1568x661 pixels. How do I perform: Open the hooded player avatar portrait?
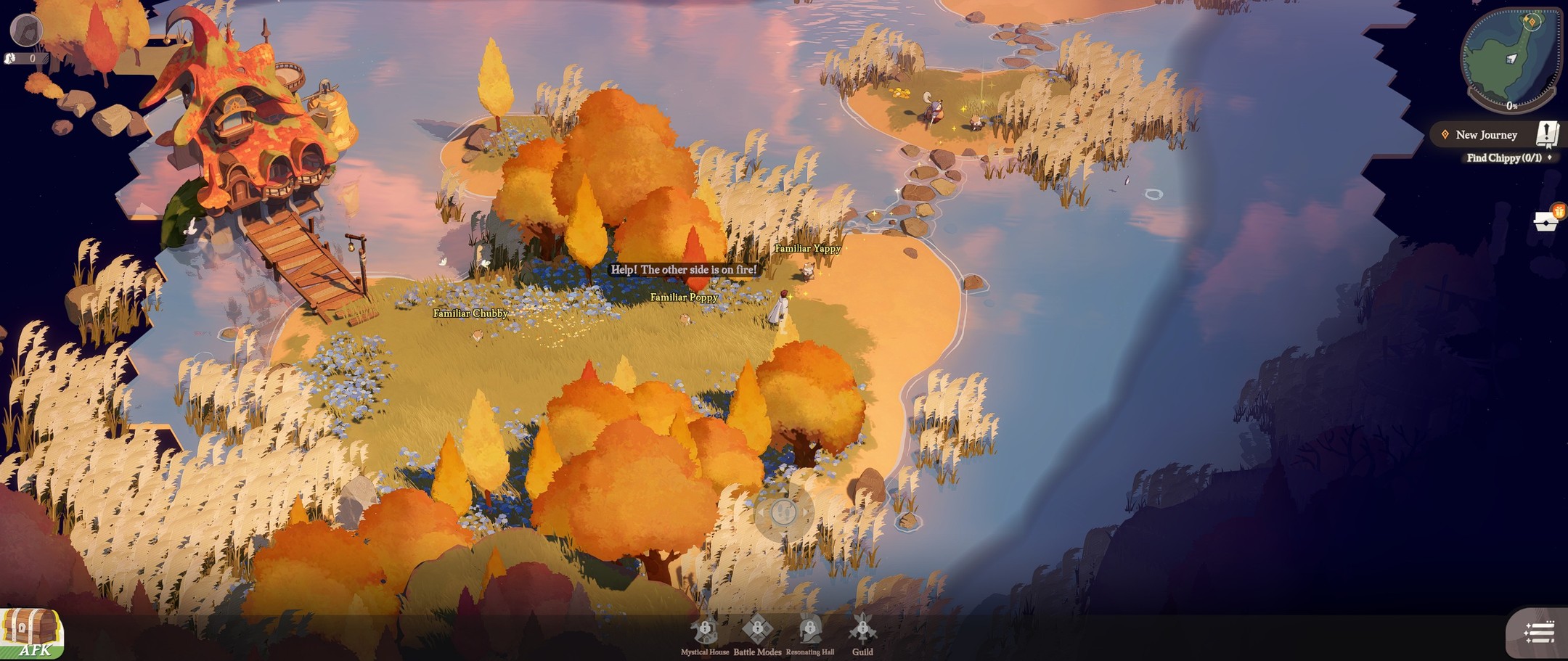[26, 30]
